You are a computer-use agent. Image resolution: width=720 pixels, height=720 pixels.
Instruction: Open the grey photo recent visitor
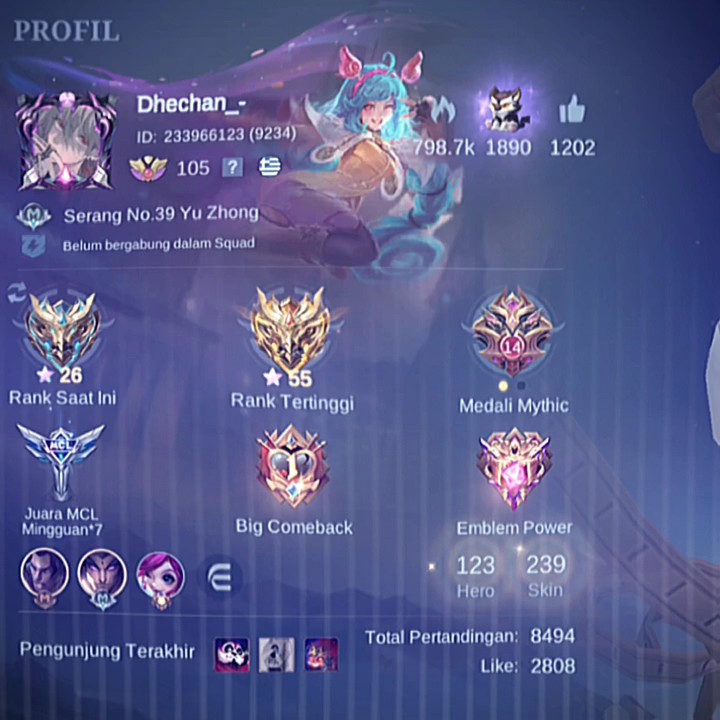(x=277, y=654)
